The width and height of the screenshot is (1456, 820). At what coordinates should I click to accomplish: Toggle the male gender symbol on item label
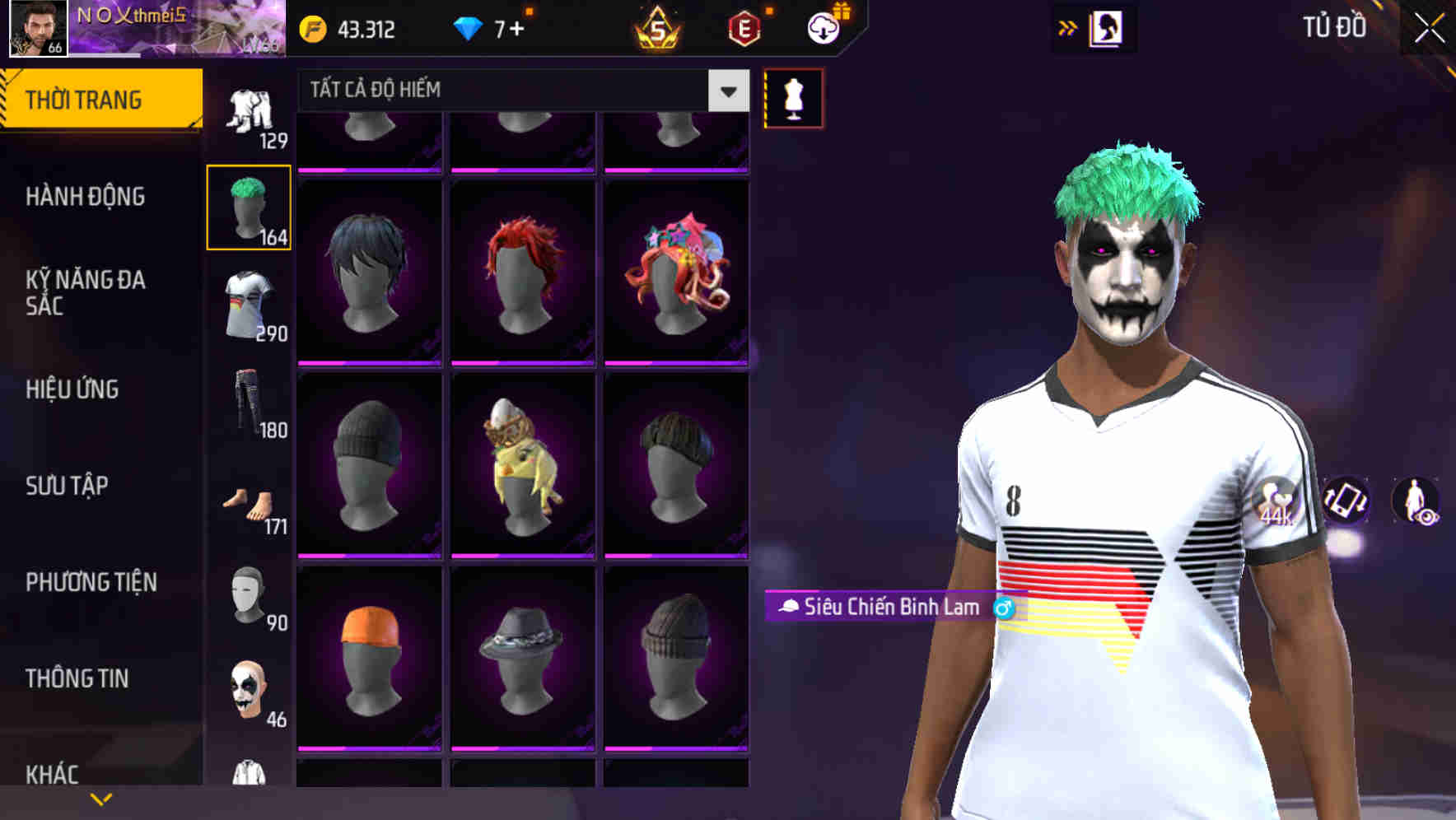tap(1006, 609)
